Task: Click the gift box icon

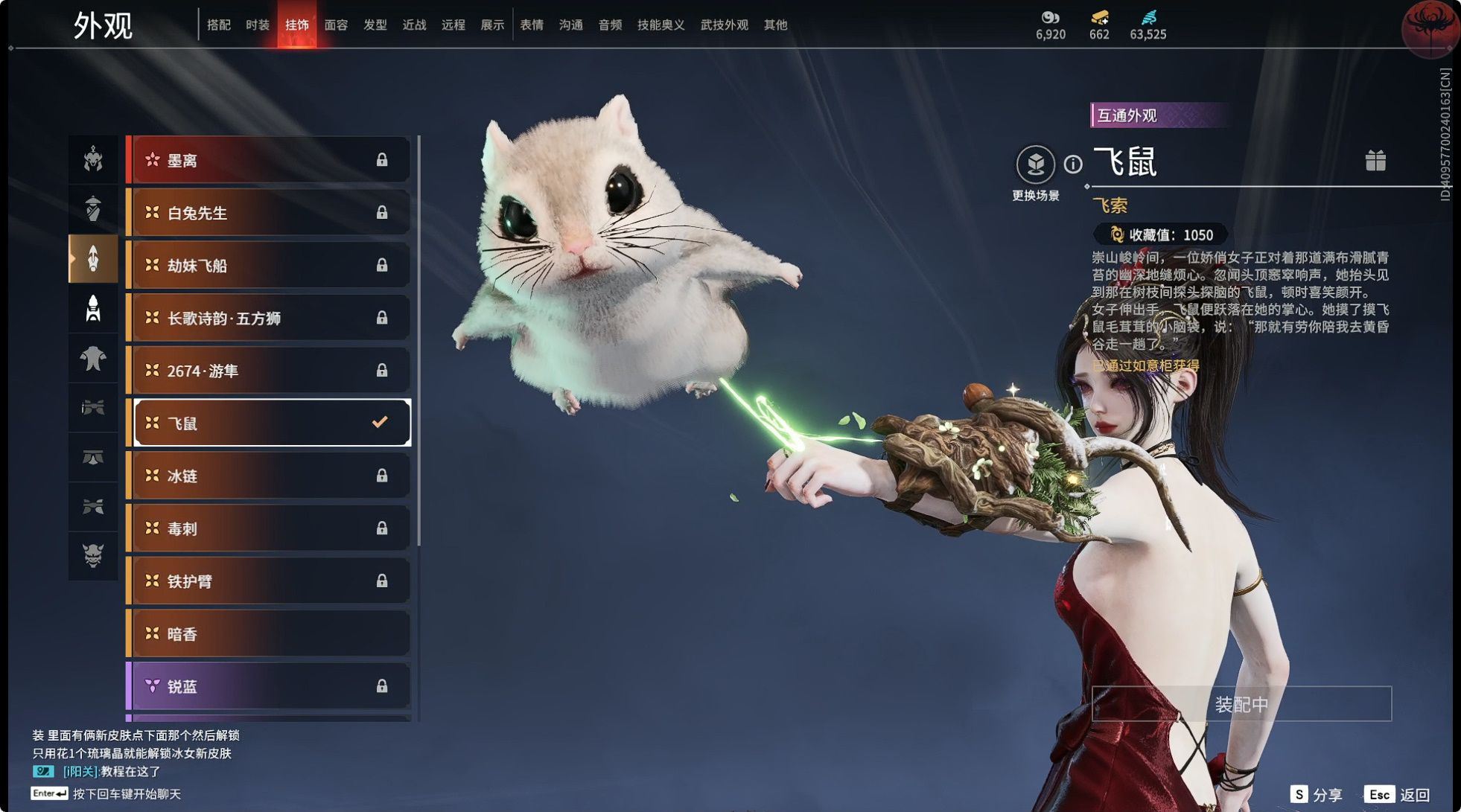Action: [1375, 161]
